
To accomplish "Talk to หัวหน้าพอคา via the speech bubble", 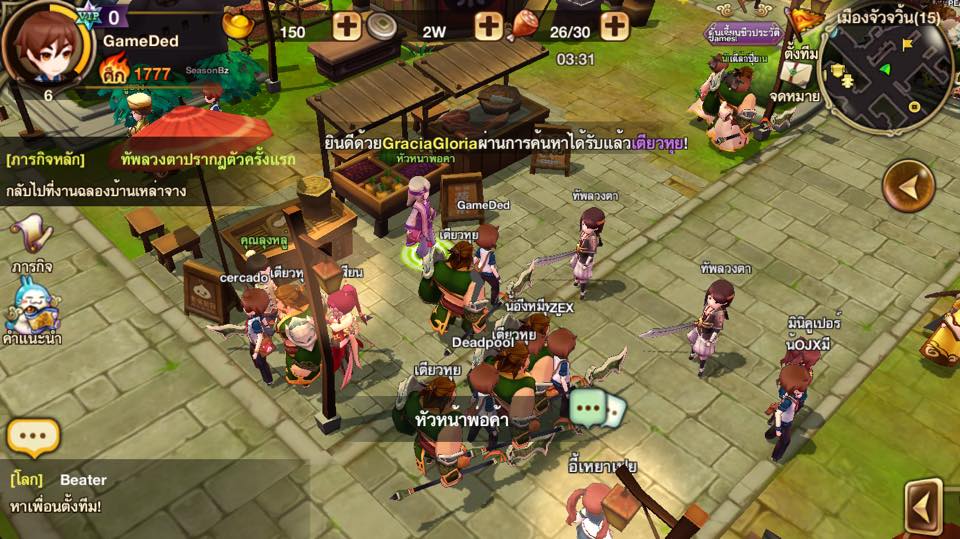I will pyautogui.click(x=597, y=409).
